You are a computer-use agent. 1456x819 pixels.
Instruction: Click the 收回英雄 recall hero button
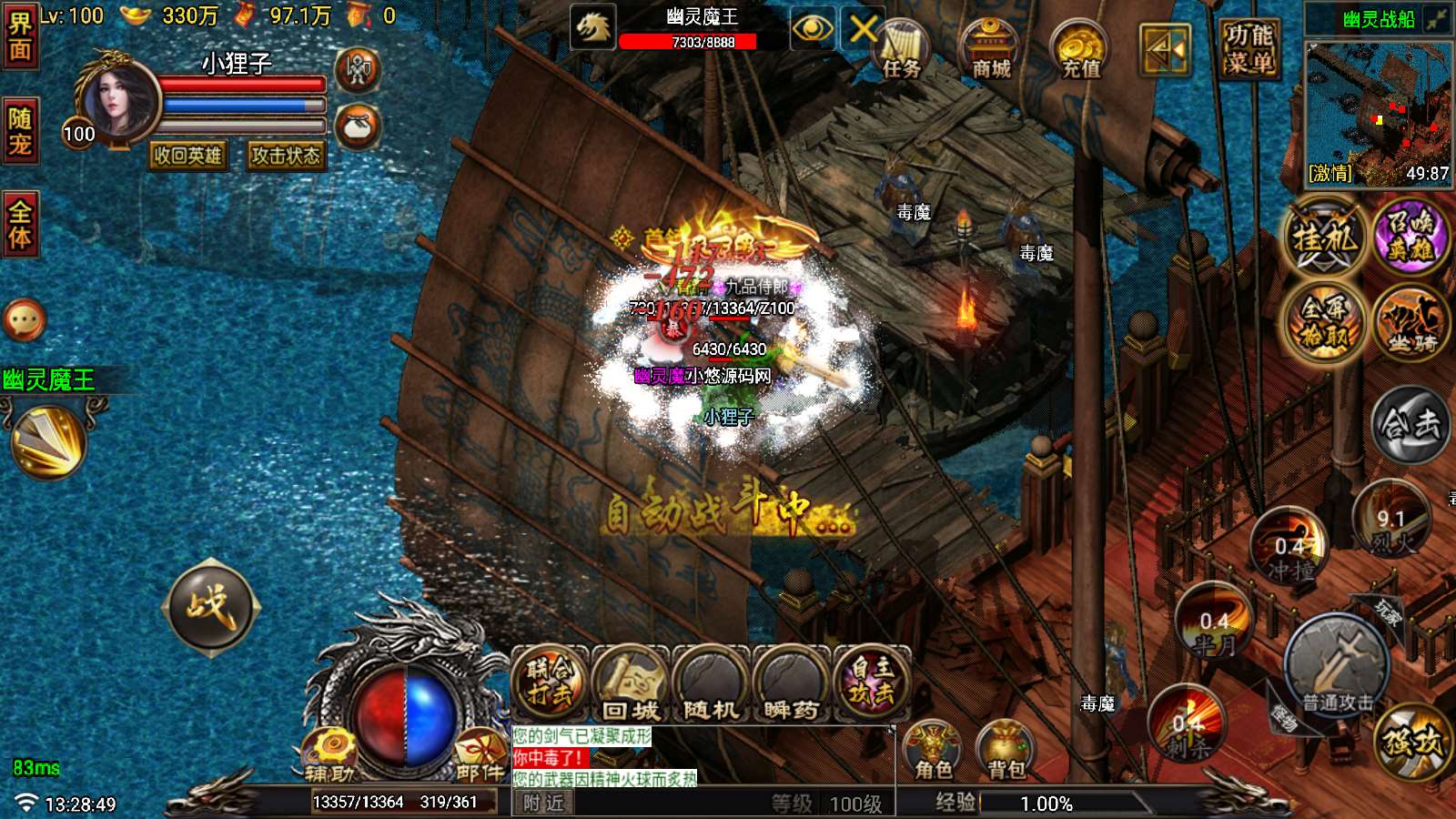pos(187,156)
